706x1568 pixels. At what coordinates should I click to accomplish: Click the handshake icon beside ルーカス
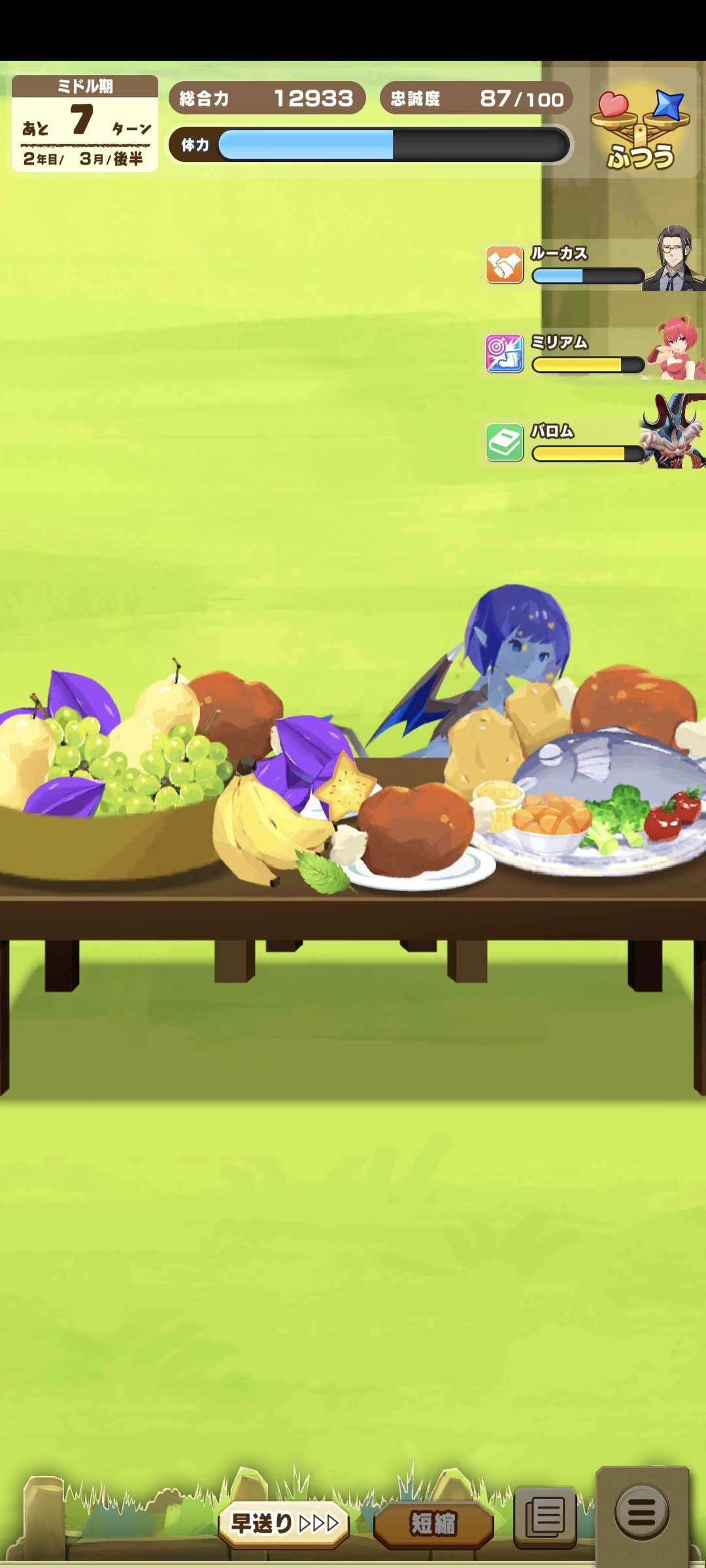[505, 265]
